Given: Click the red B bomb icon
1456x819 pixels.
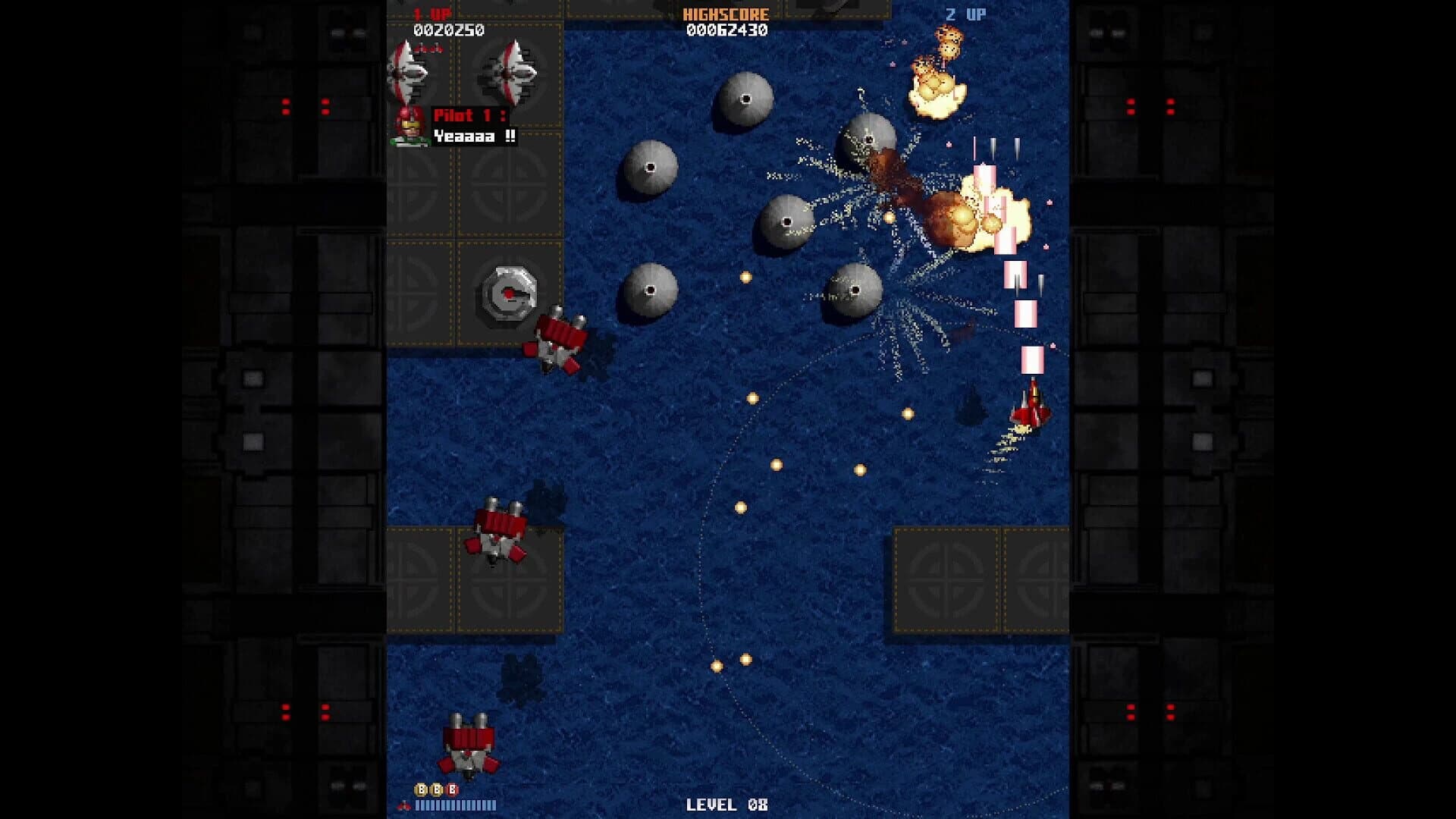Looking at the screenshot, I should click(x=453, y=789).
